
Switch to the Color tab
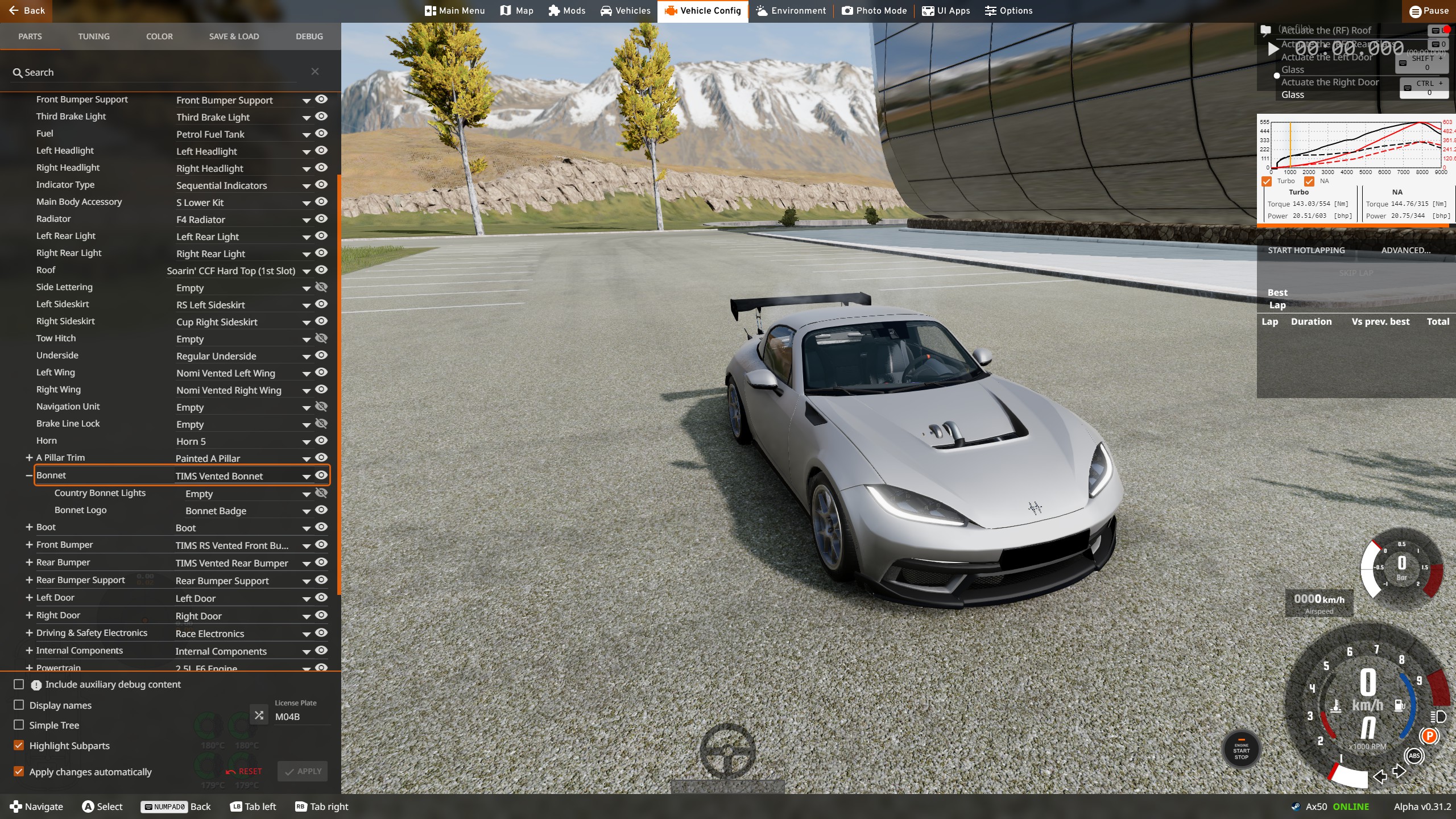(159, 36)
